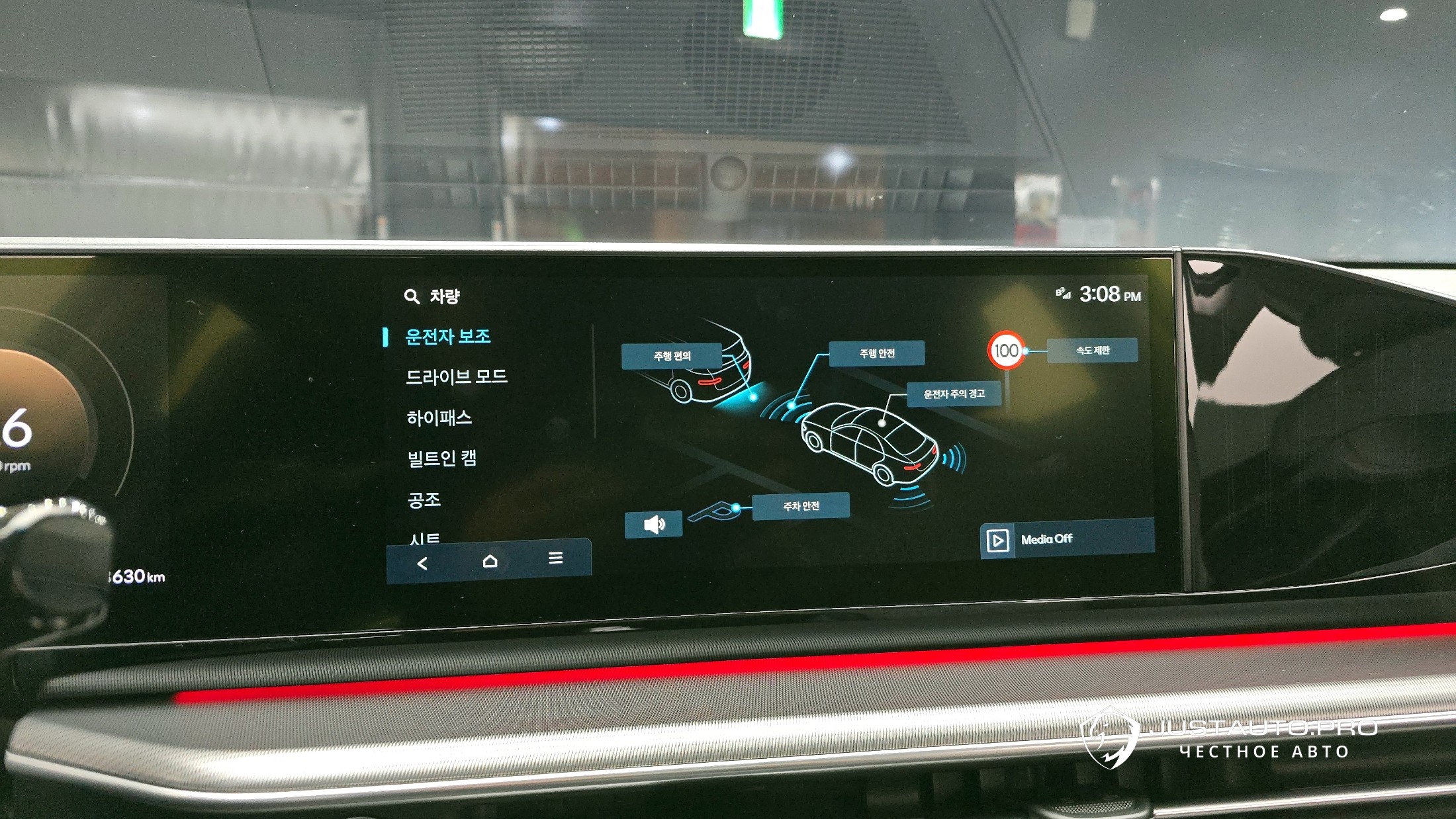This screenshot has width=1456, height=819.
Task: Open the 드라이브 모드 menu entry
Action: point(456,377)
